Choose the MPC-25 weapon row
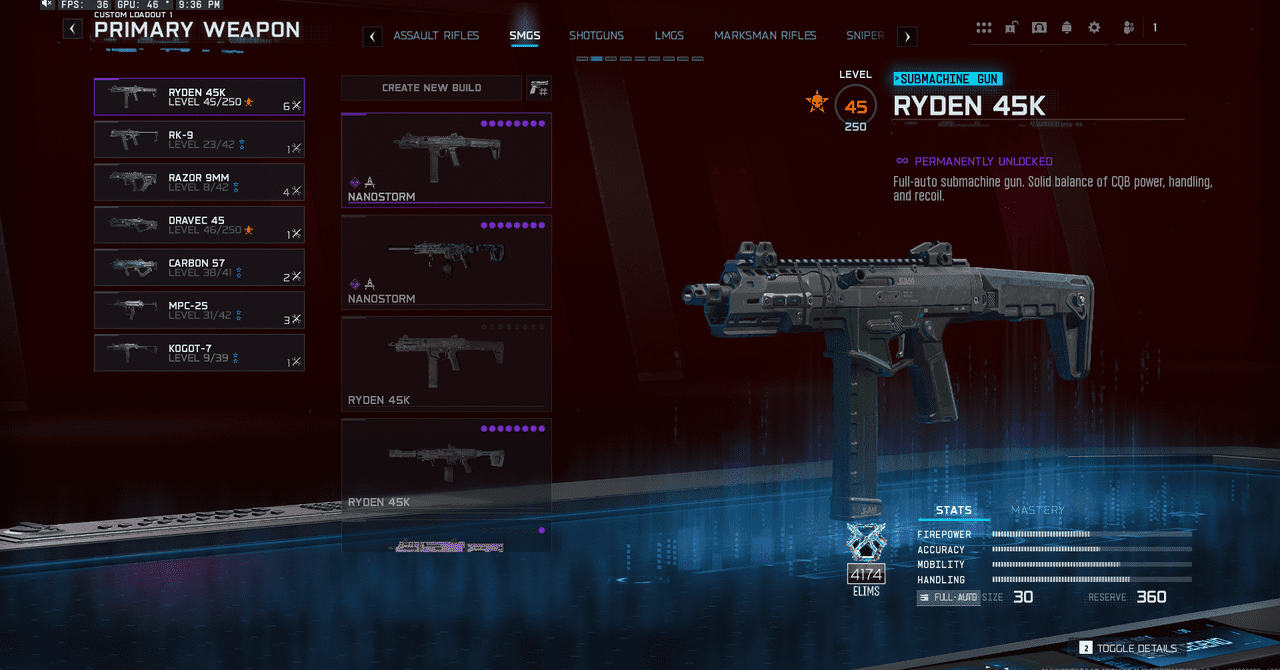 199,310
